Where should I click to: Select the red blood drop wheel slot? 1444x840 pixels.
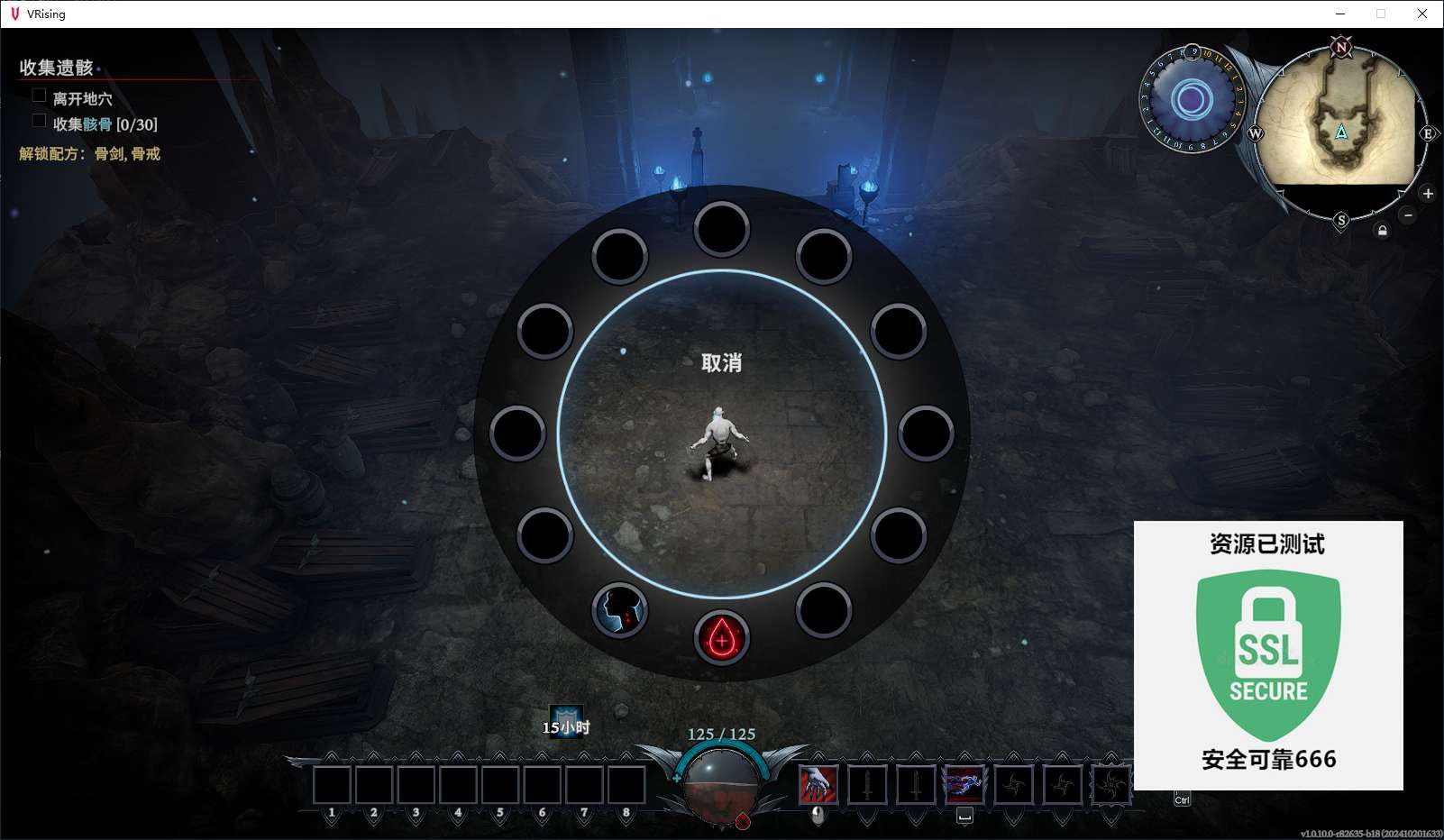(x=721, y=638)
